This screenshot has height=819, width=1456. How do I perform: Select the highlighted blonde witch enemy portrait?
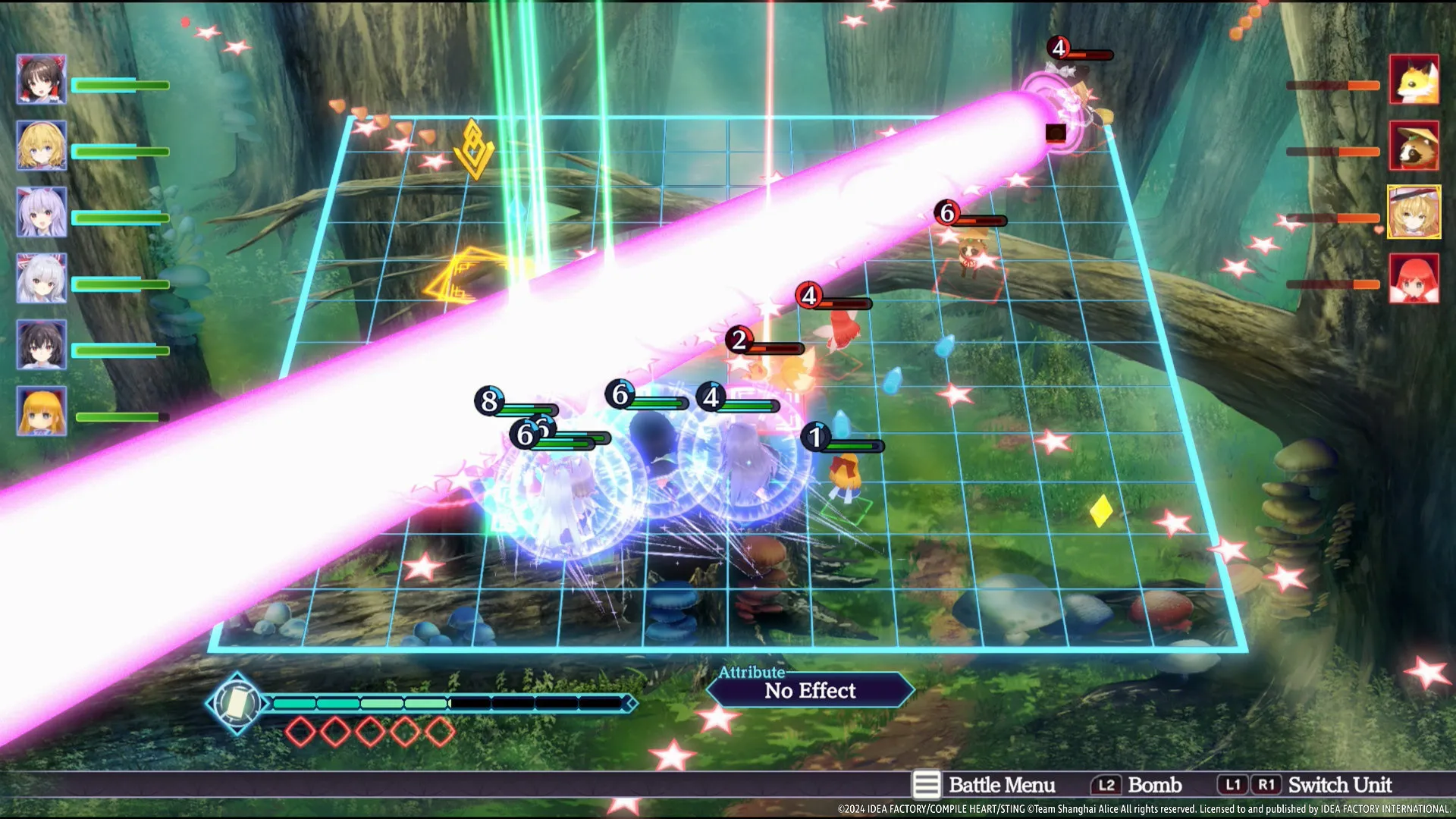[x=1414, y=212]
